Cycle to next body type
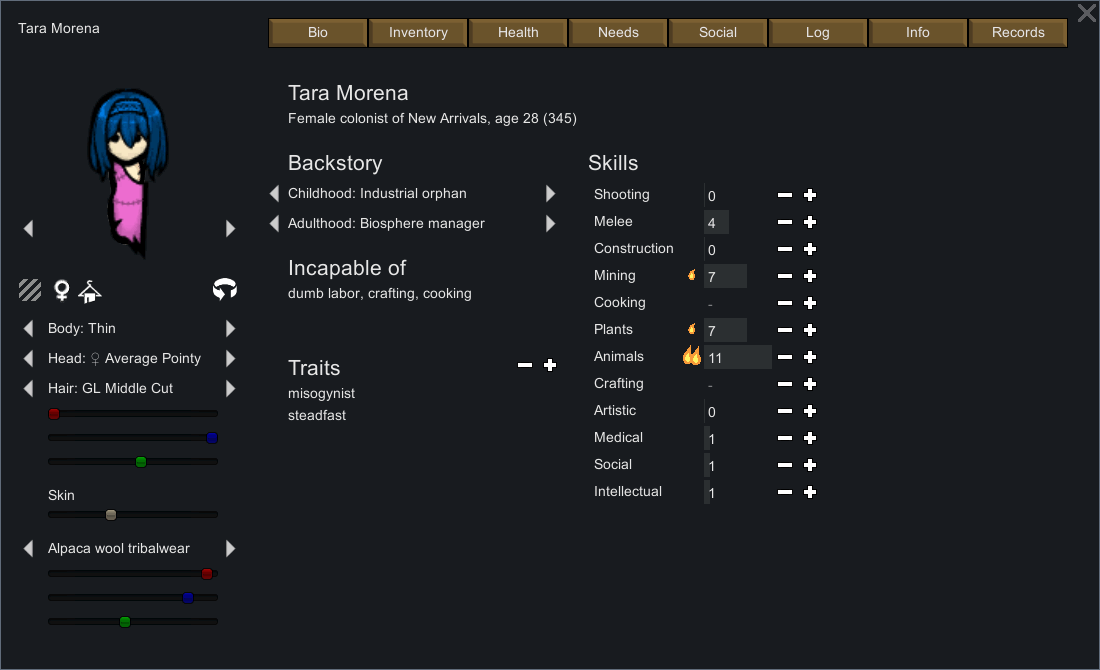 tap(231, 329)
